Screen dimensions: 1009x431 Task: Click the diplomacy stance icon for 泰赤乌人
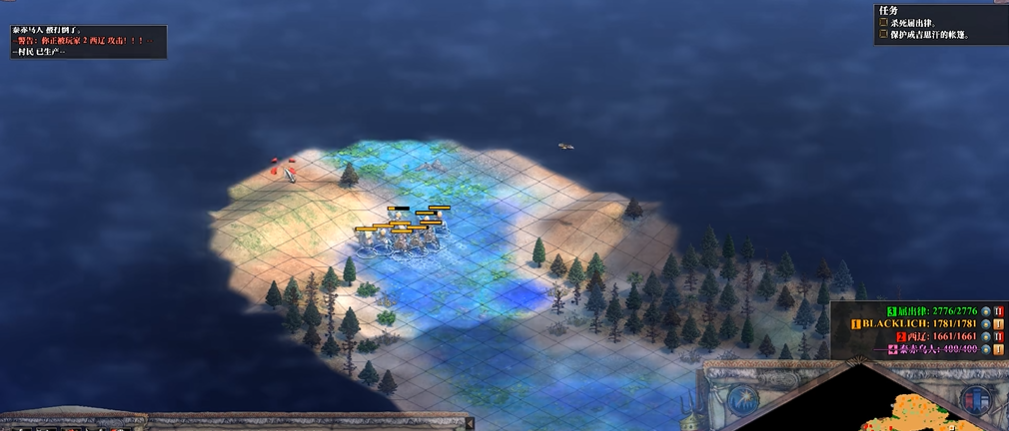pos(999,350)
